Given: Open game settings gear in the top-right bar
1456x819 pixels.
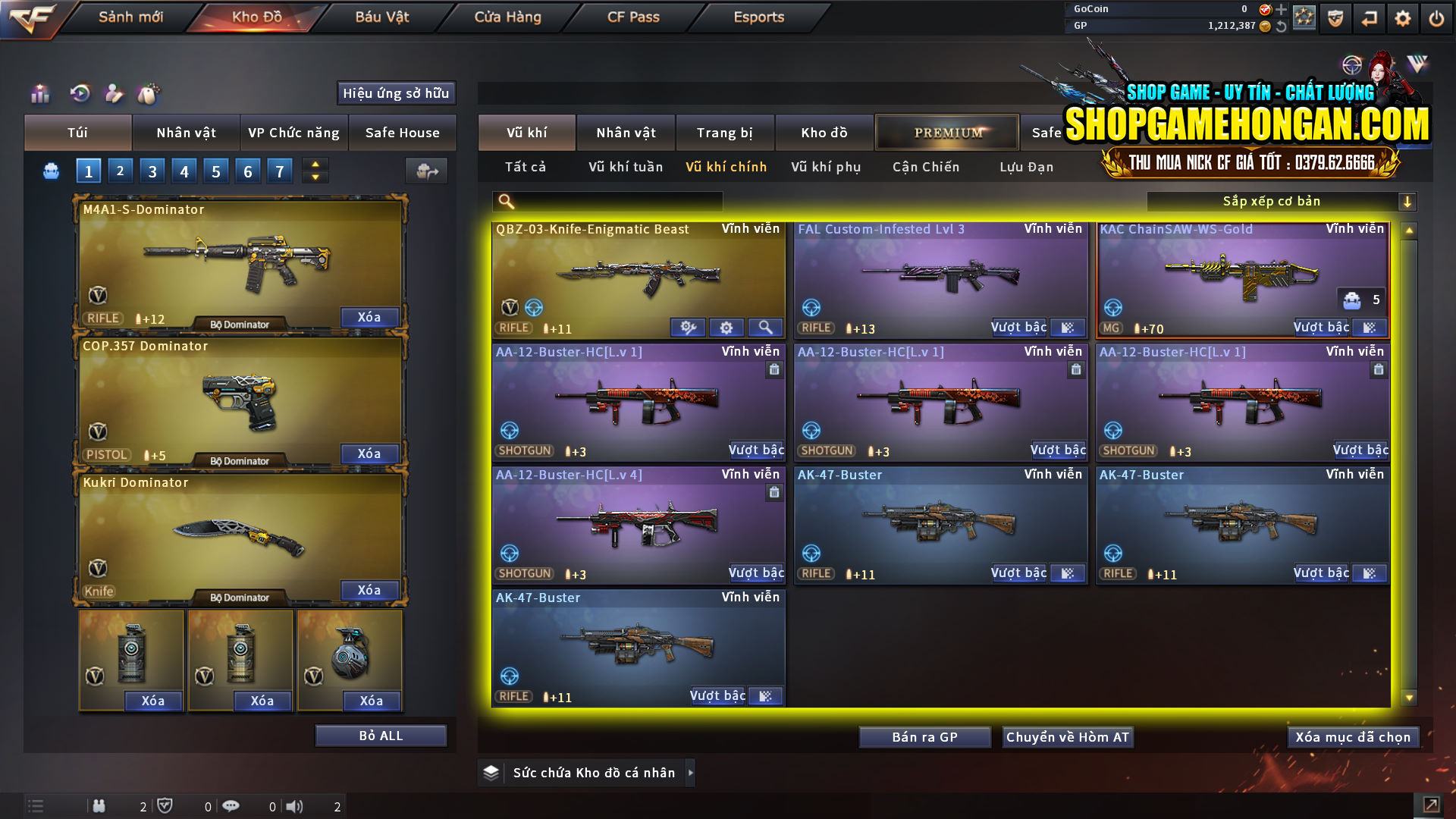Looking at the screenshot, I should 1403,17.
